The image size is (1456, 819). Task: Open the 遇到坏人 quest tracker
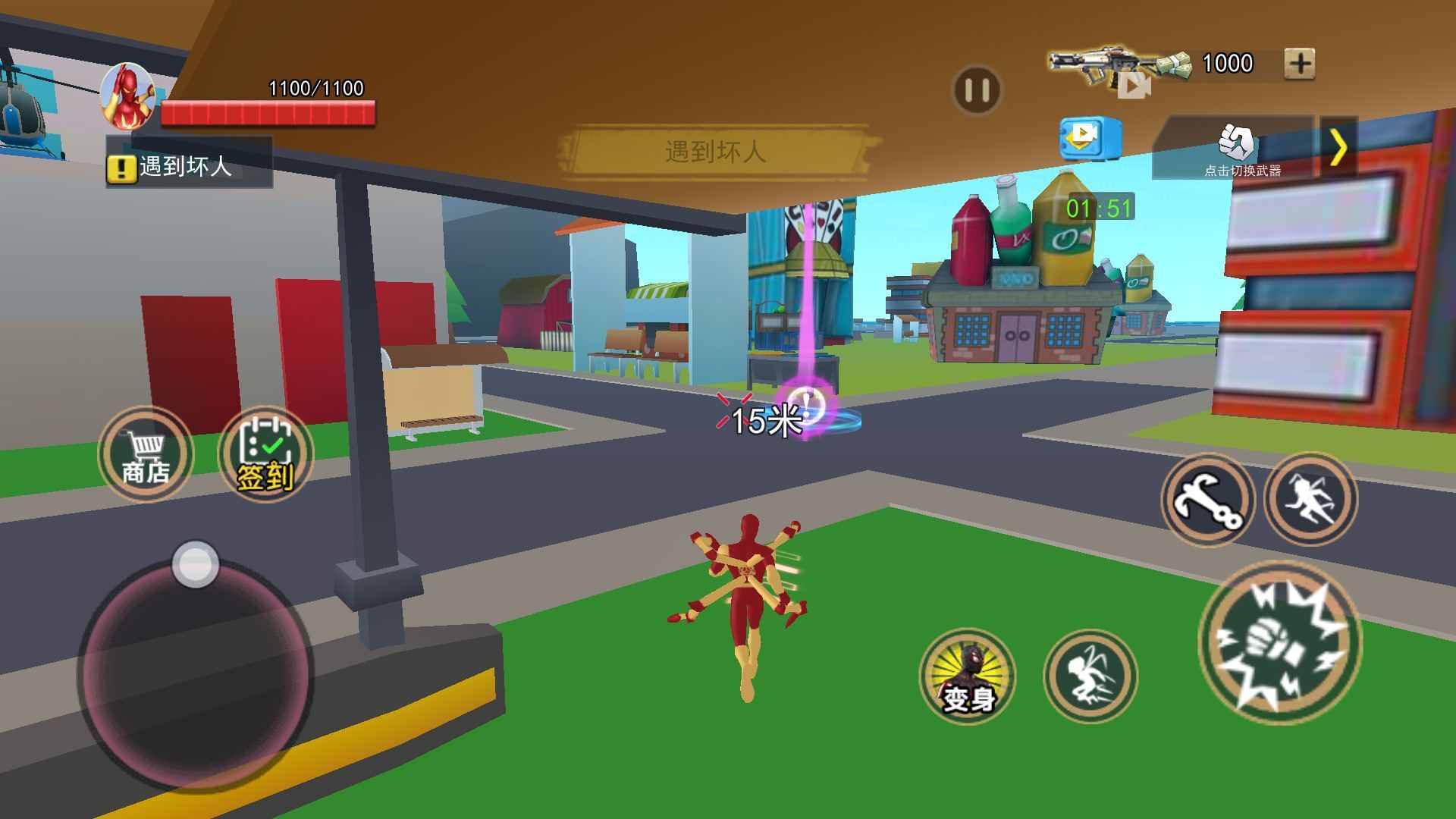[188, 165]
